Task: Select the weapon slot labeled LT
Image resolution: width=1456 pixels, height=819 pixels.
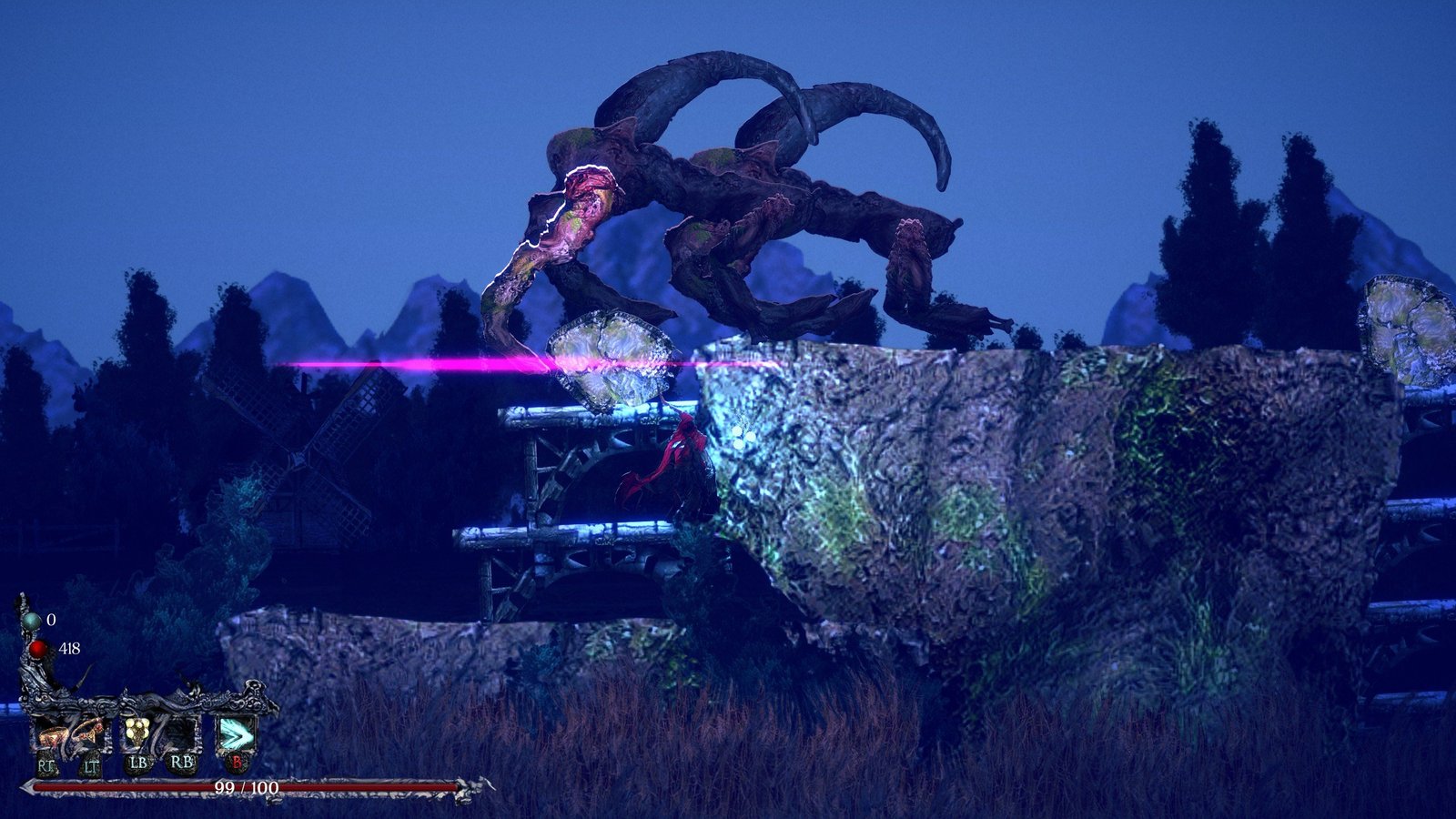Action: tap(90, 733)
